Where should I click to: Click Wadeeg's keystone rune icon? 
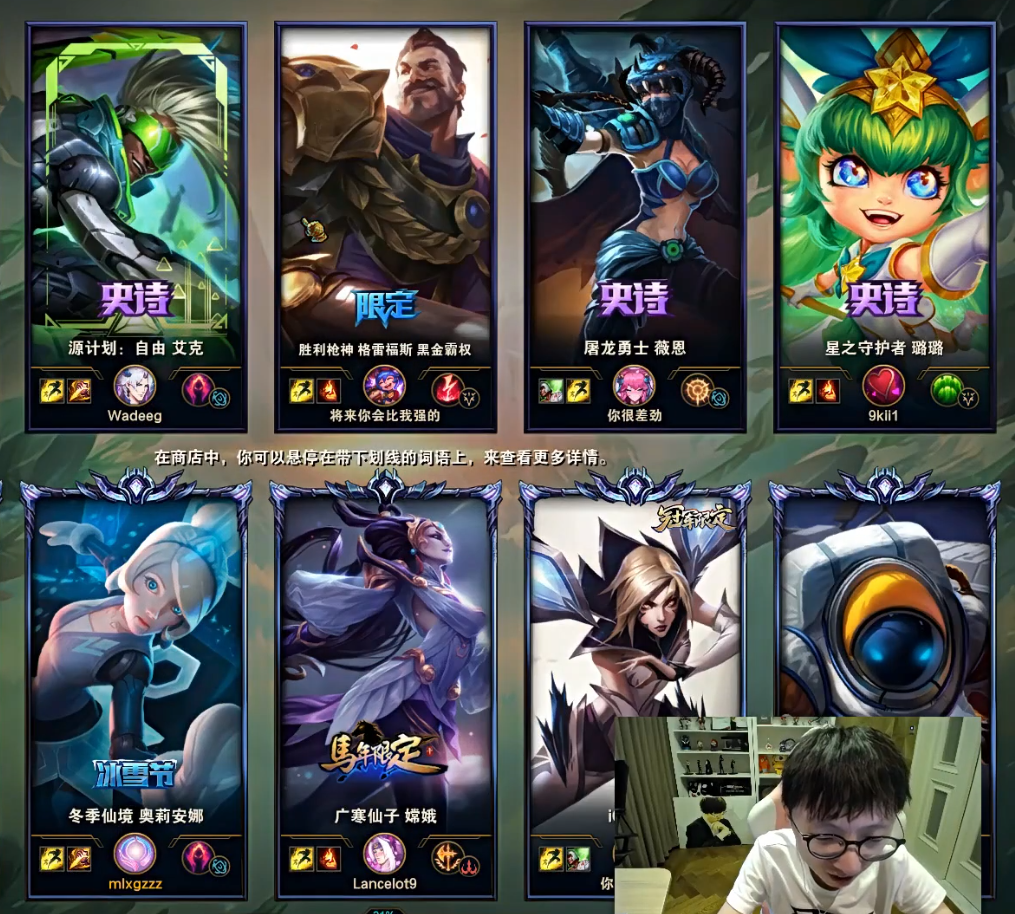click(198, 389)
